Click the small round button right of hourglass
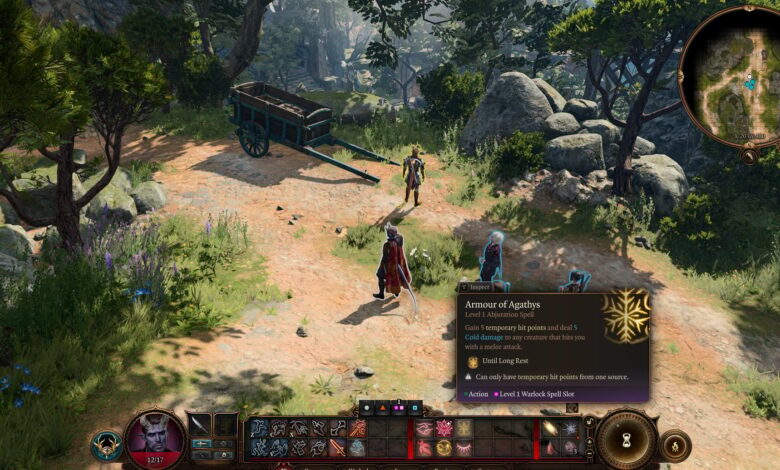This screenshot has width=780, height=470. click(676, 444)
